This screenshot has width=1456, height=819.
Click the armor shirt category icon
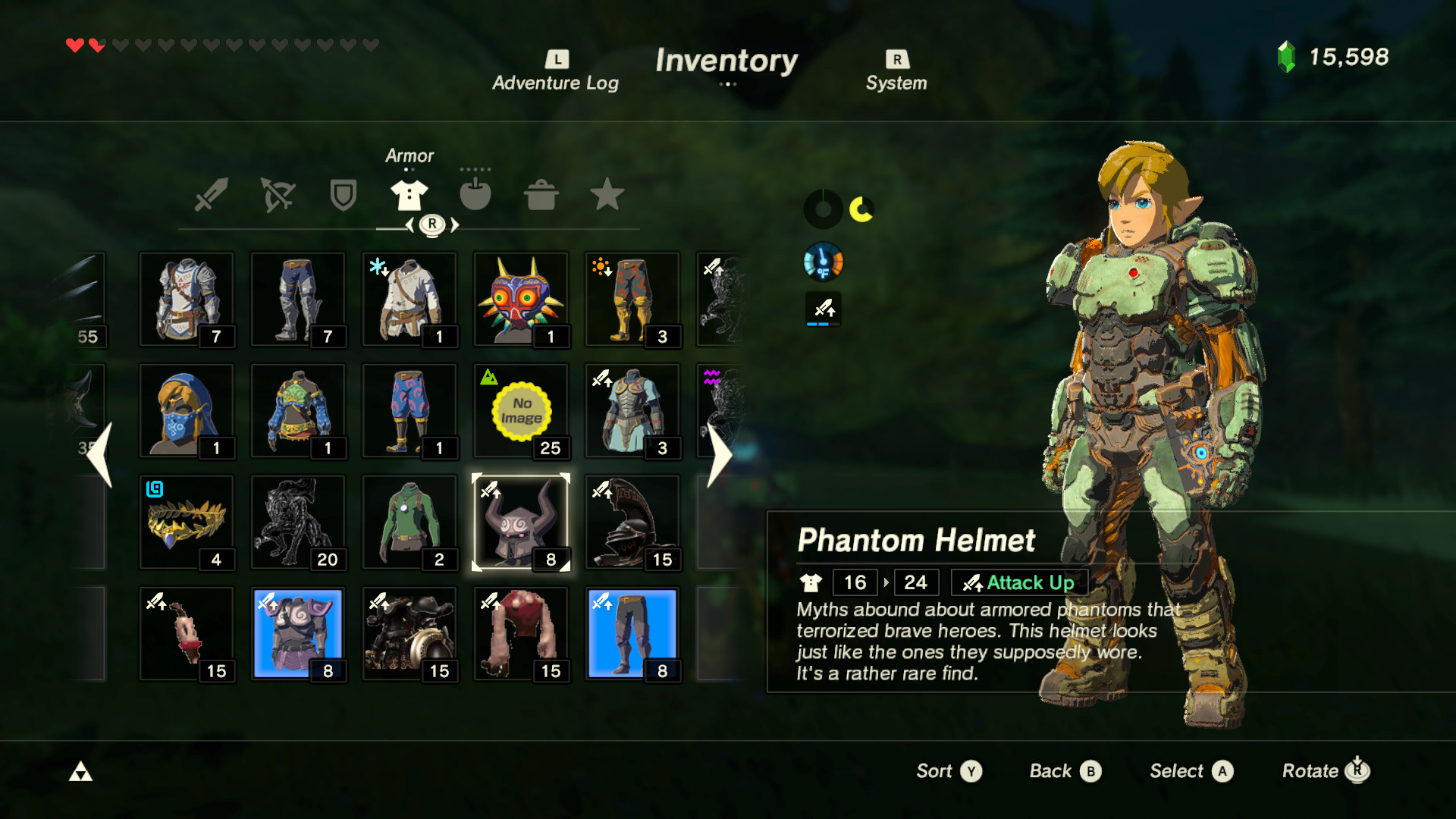point(409,195)
